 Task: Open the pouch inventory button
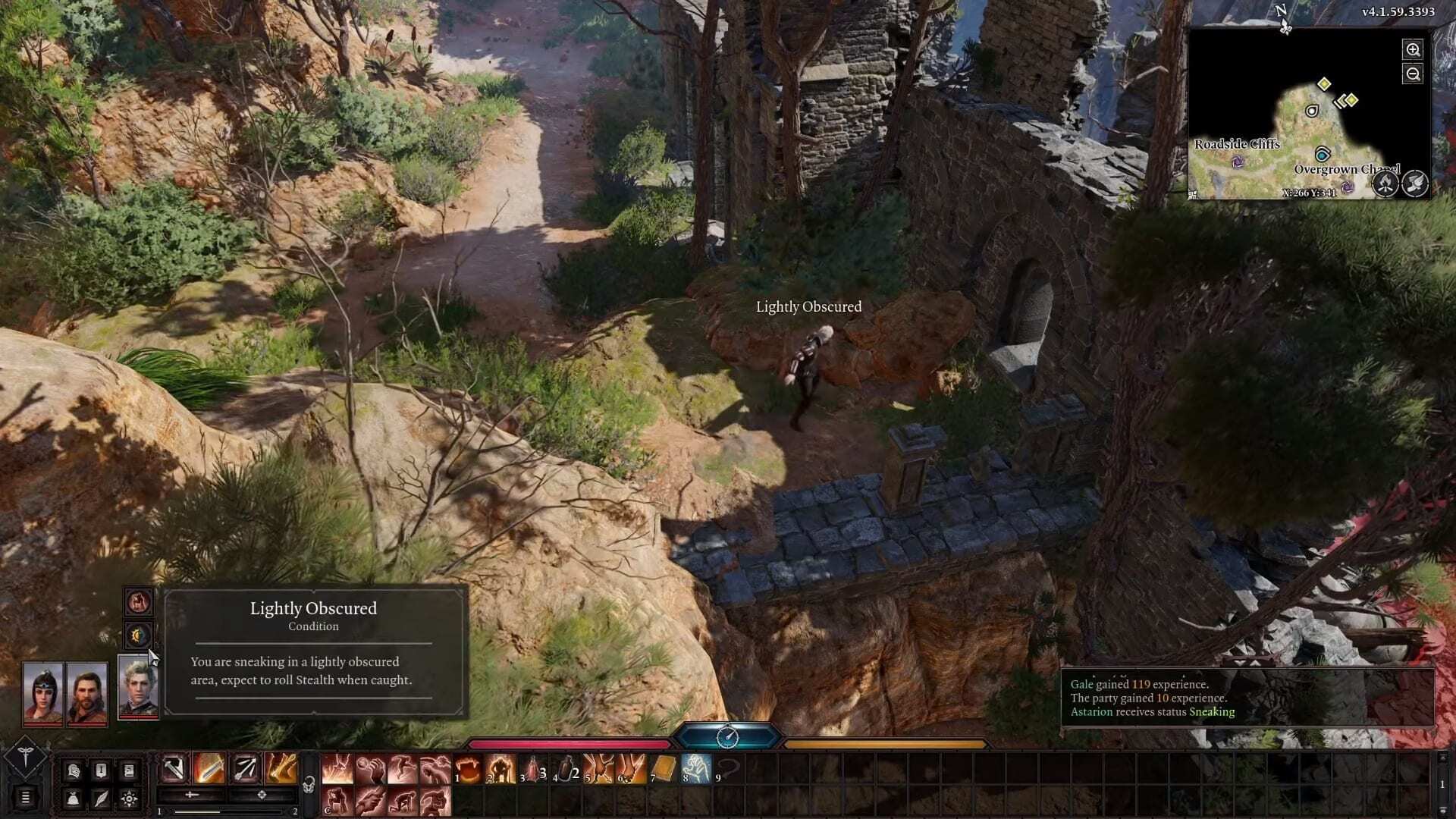pos(73,798)
